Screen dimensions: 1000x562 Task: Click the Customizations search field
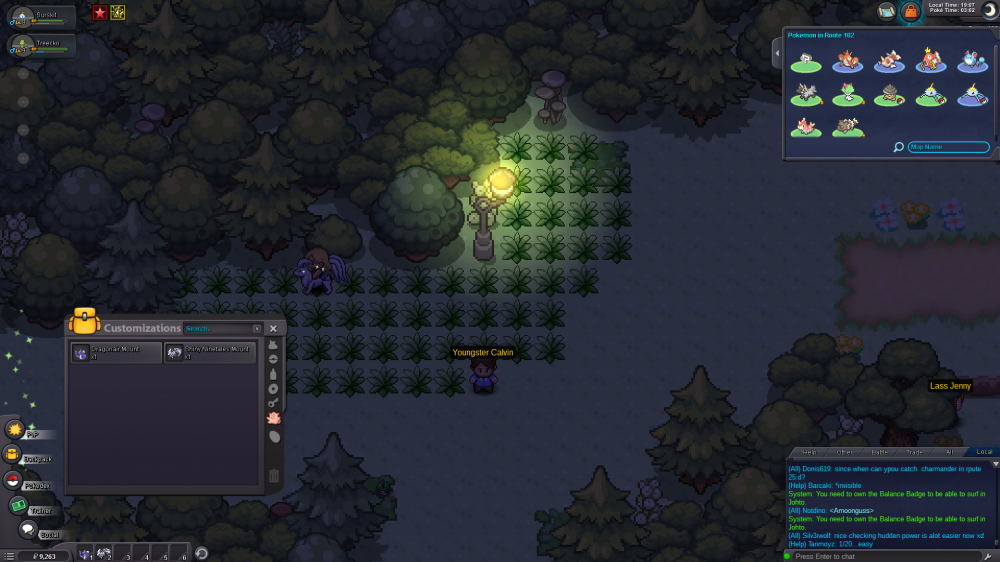222,328
